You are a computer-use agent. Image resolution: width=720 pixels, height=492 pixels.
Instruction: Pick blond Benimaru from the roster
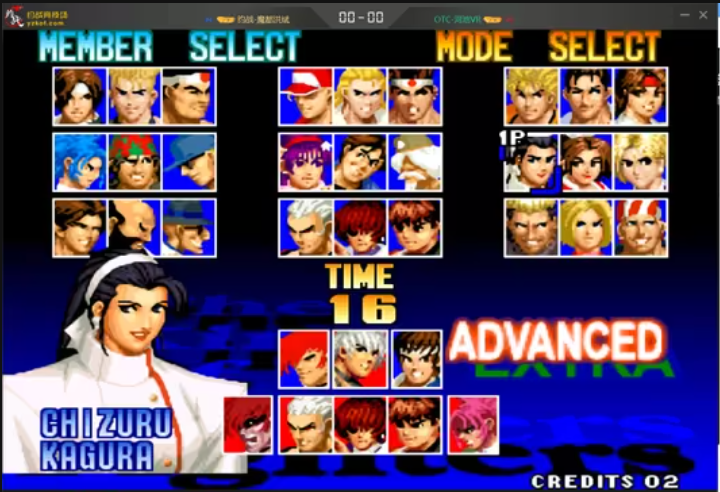point(134,96)
